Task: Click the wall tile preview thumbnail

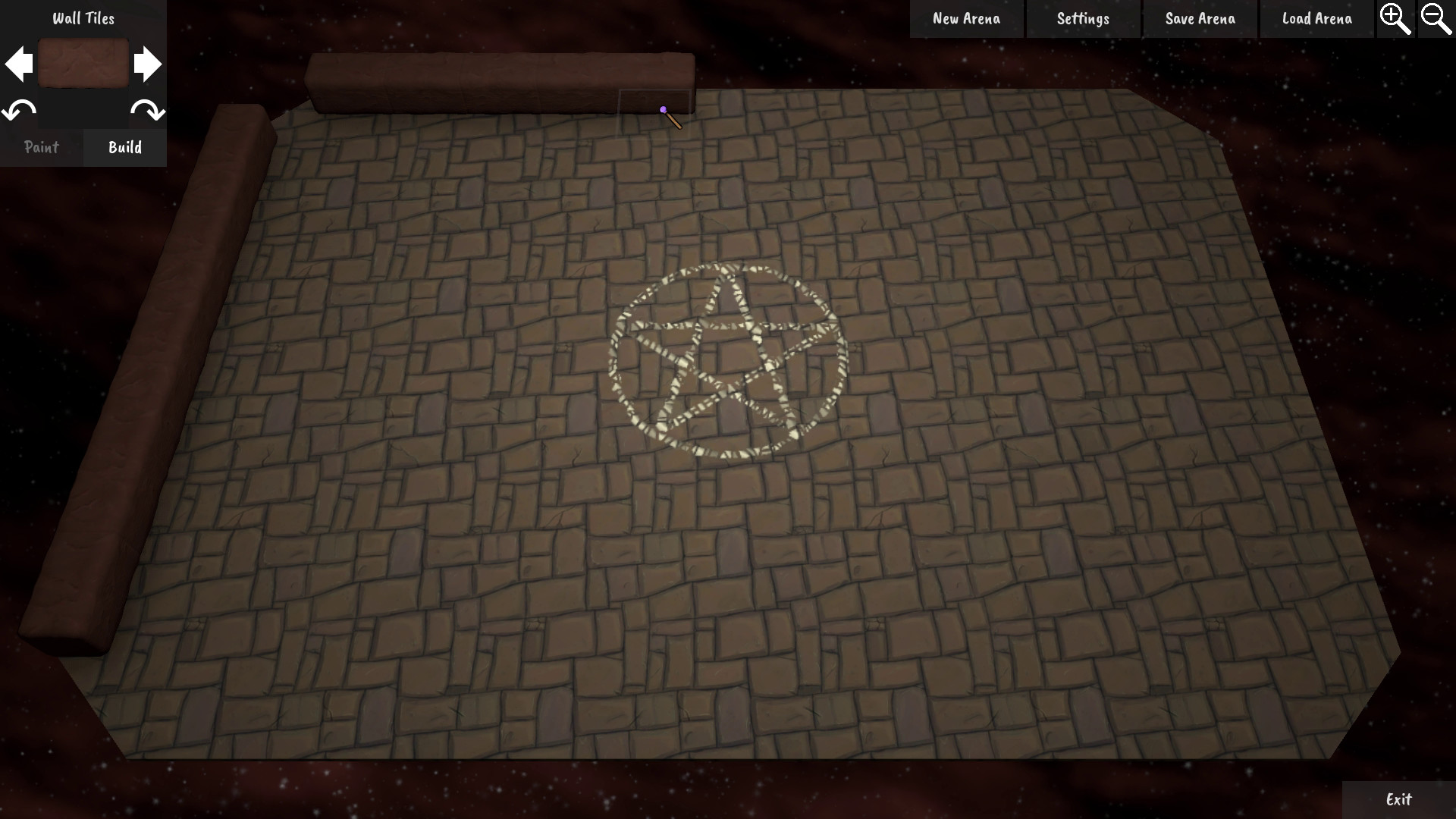Action: [x=83, y=64]
